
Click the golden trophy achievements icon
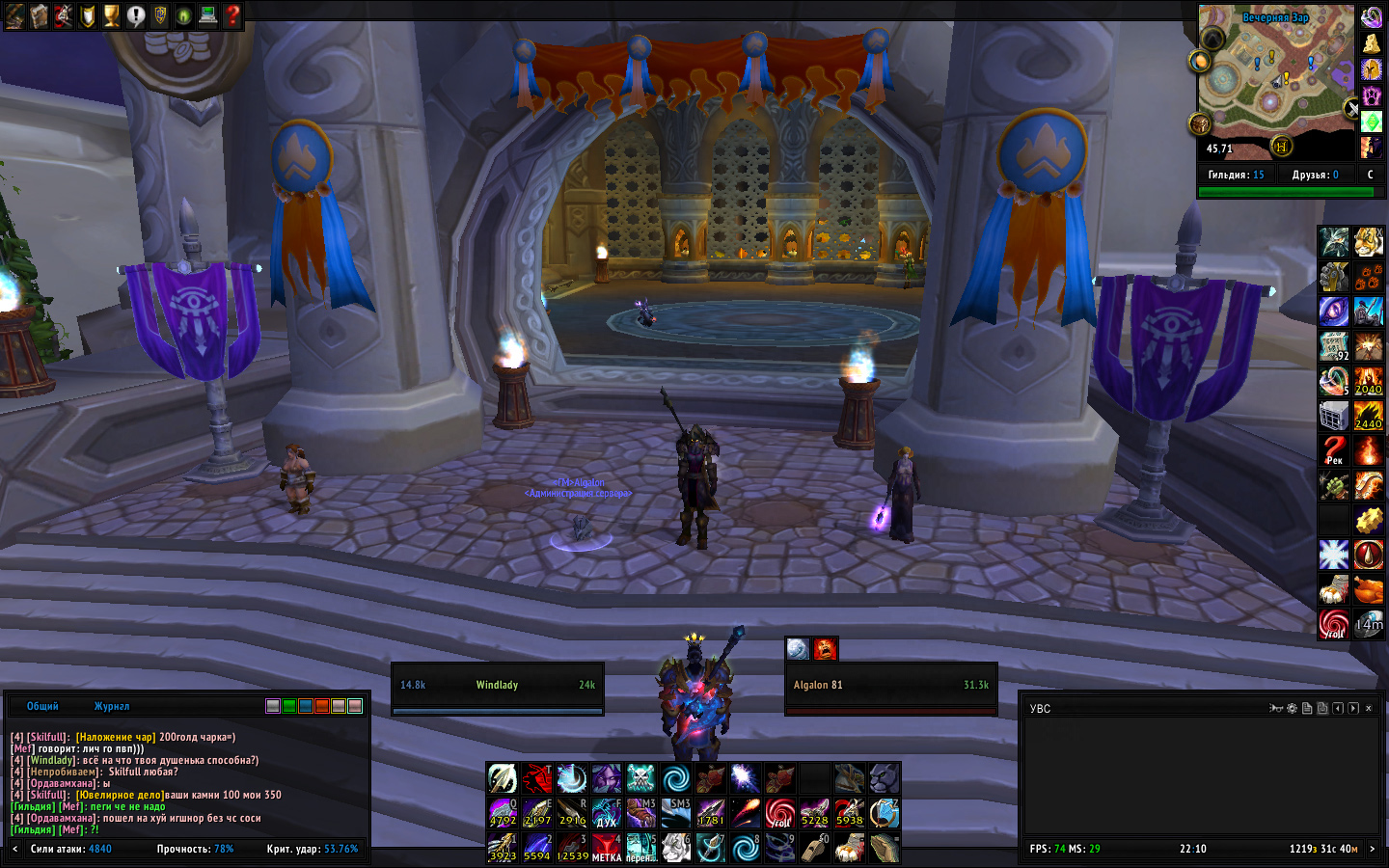click(112, 15)
